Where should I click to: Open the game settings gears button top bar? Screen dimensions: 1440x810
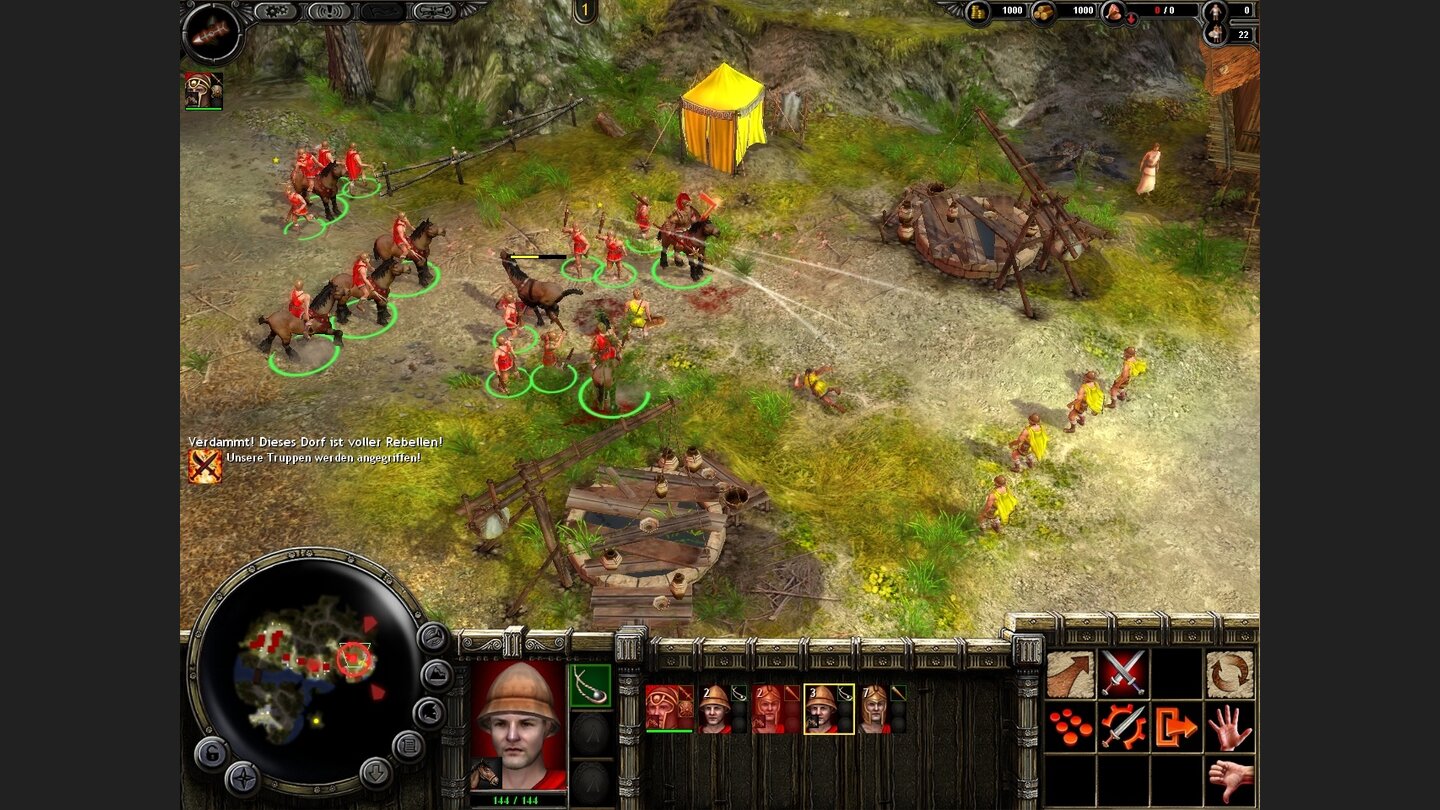click(278, 12)
